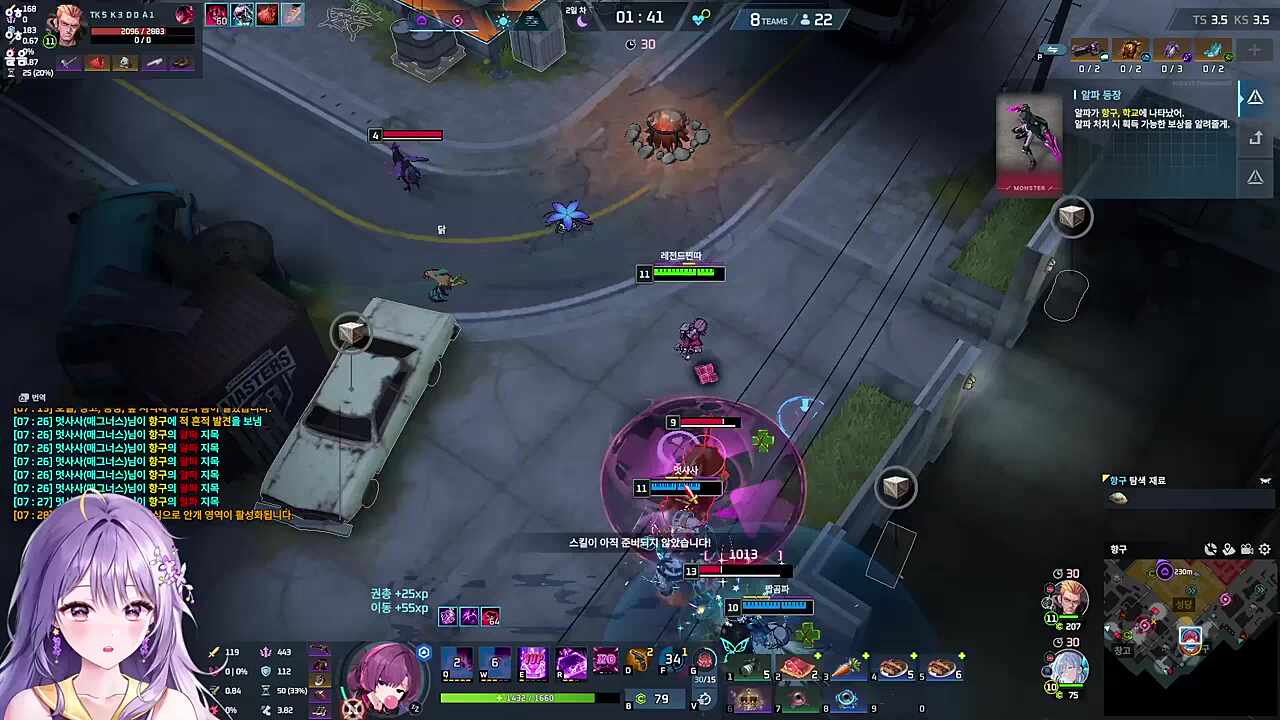
Task: Open the minimap settings gear
Action: coord(1265,549)
